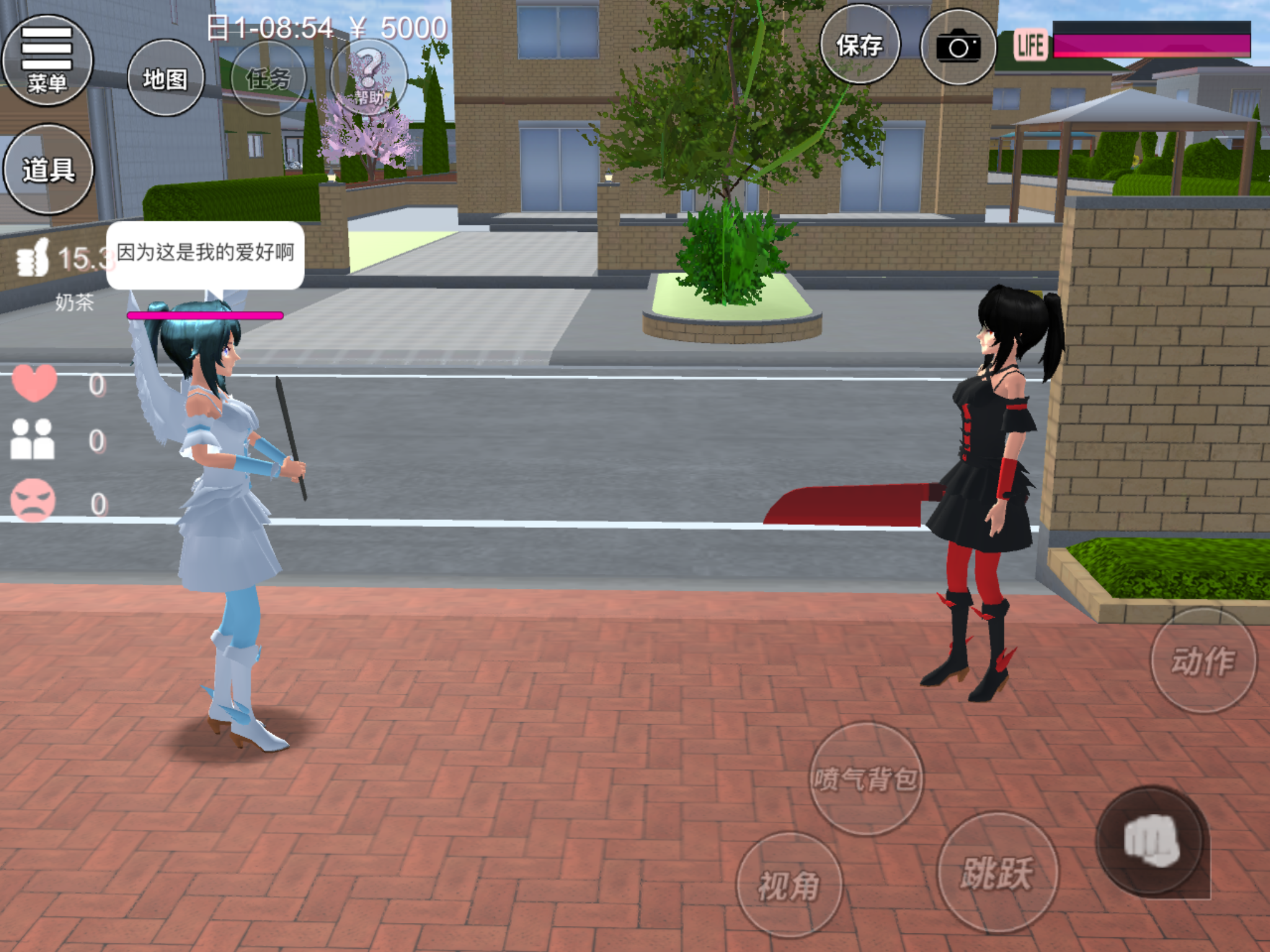
Task: Attack with the fist button
Action: point(1151,840)
